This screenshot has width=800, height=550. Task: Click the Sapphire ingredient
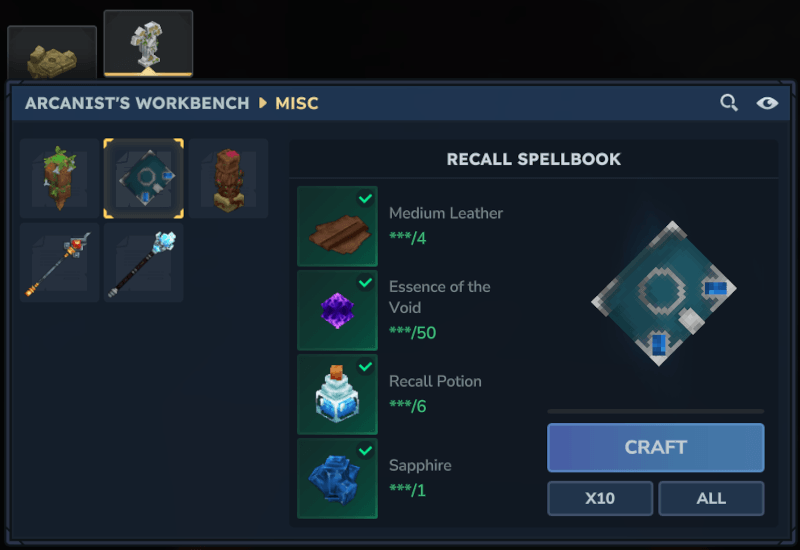(x=337, y=478)
